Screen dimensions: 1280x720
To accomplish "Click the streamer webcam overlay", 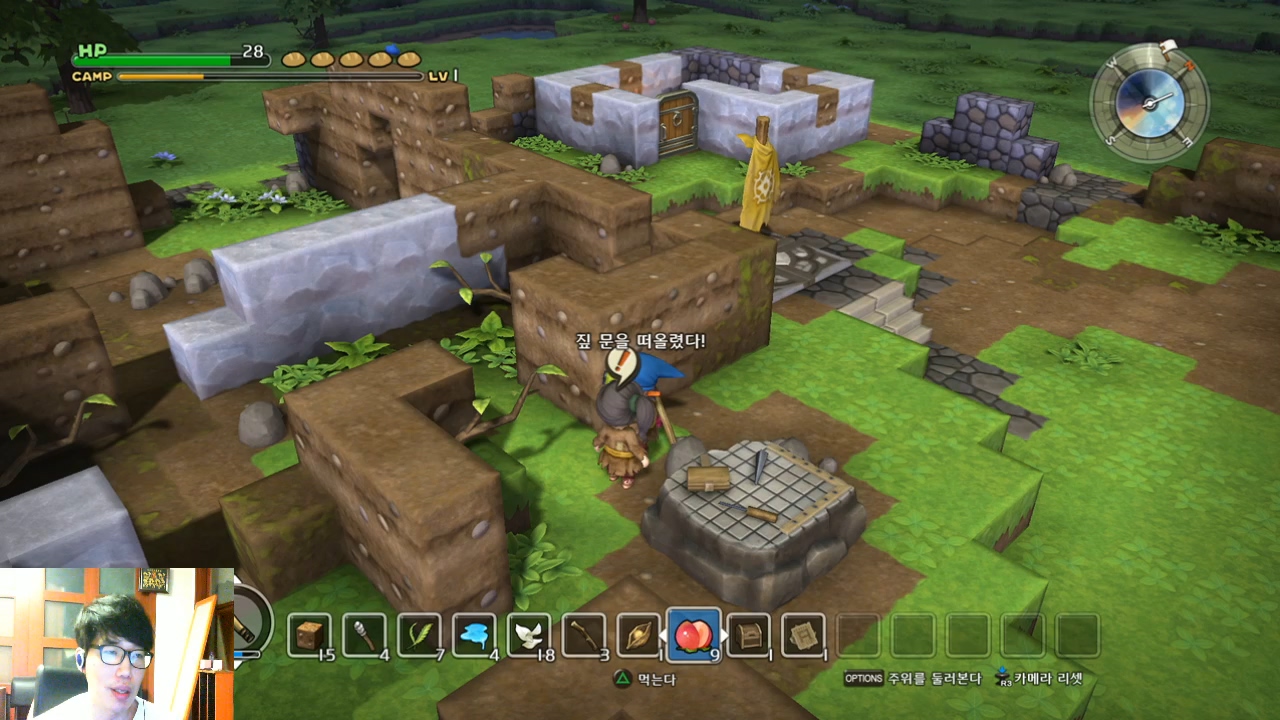I will click(116, 644).
